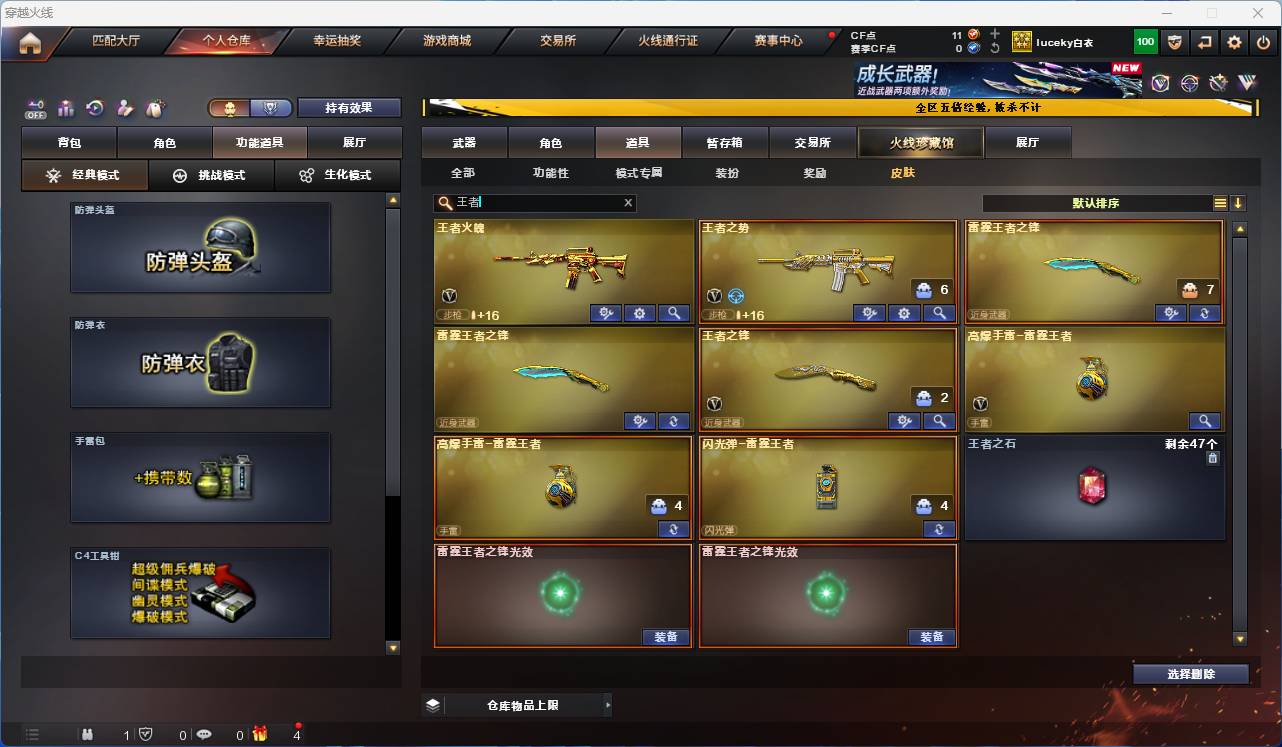Click the power exit icon at top right

[x=1262, y=42]
